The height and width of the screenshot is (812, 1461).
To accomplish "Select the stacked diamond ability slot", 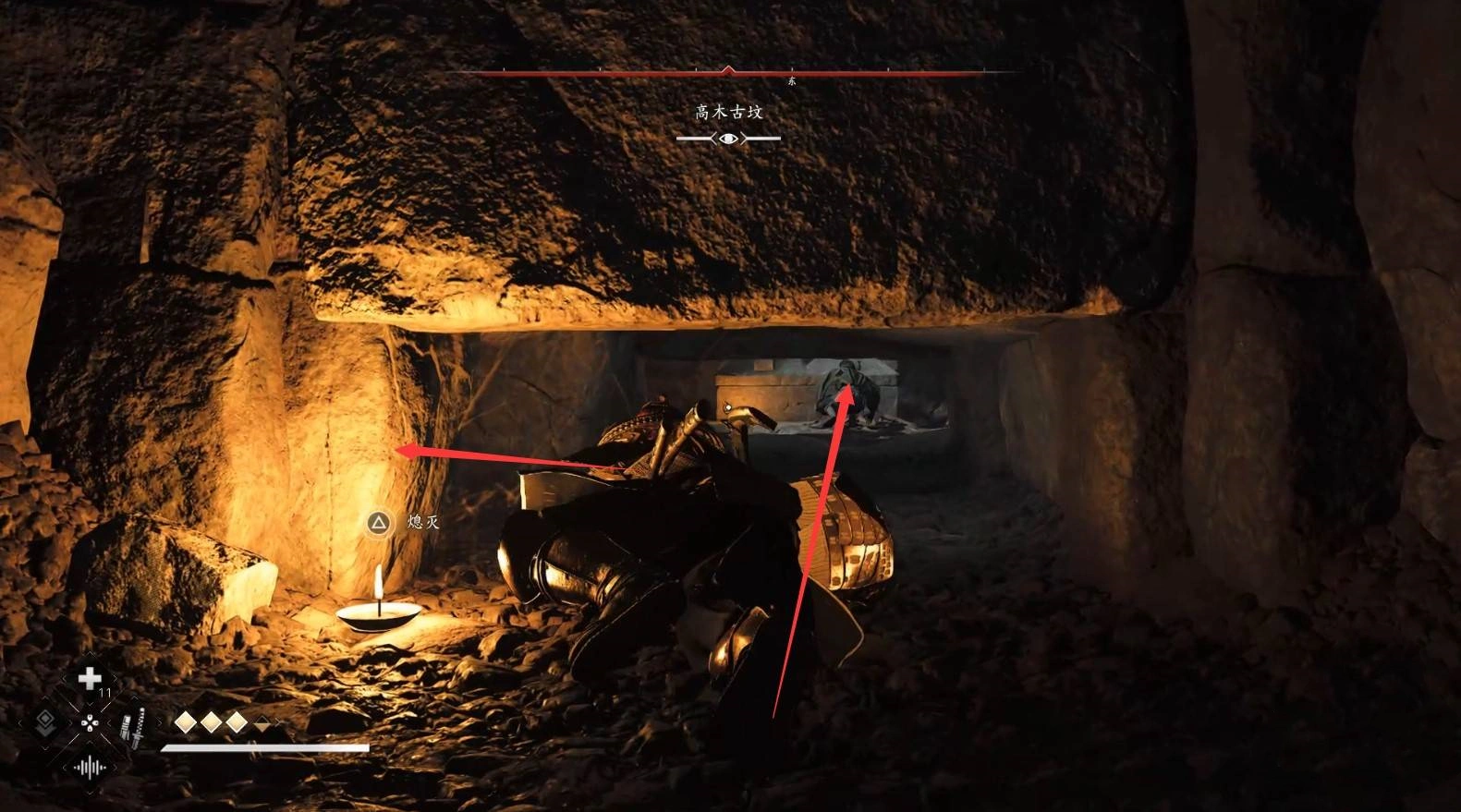I will 43,722.
